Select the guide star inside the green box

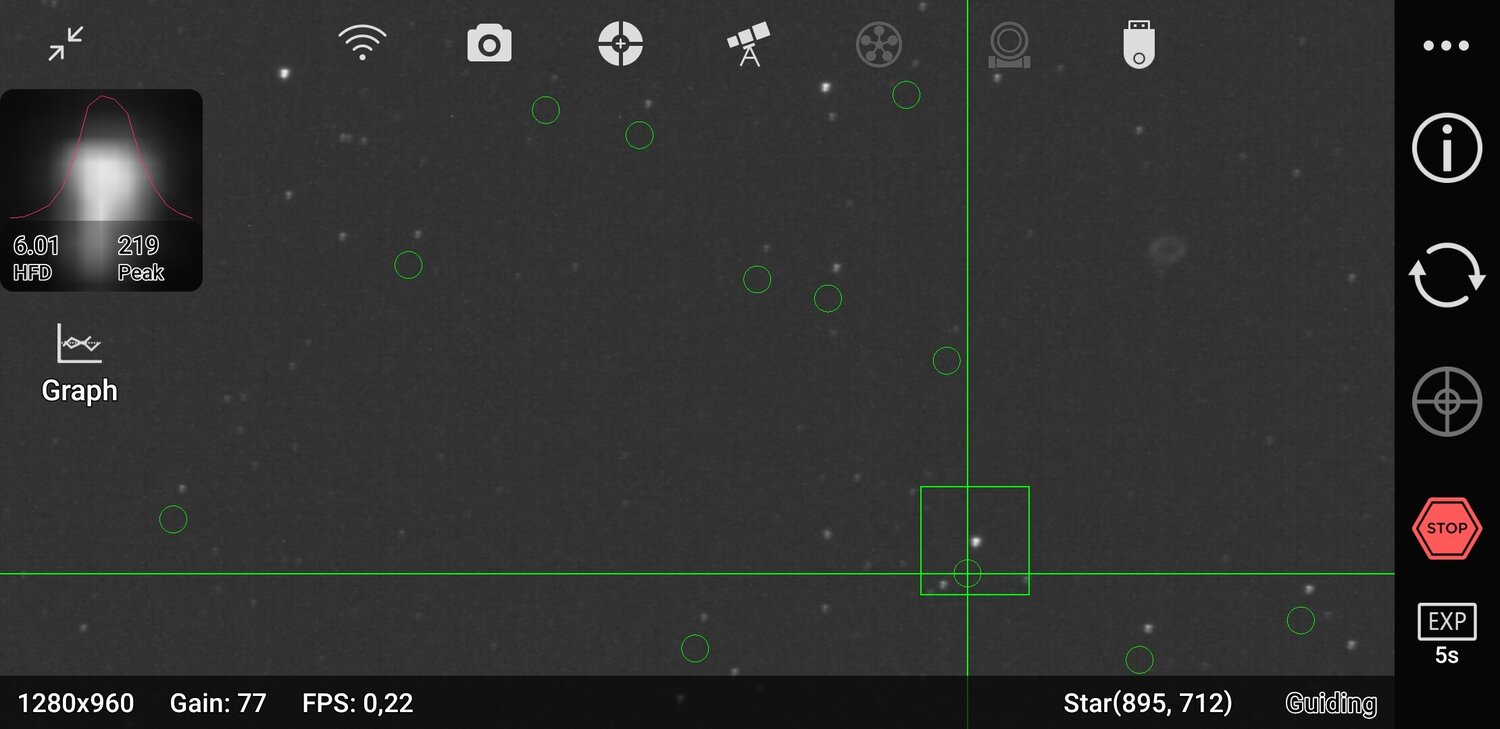[x=974, y=540]
